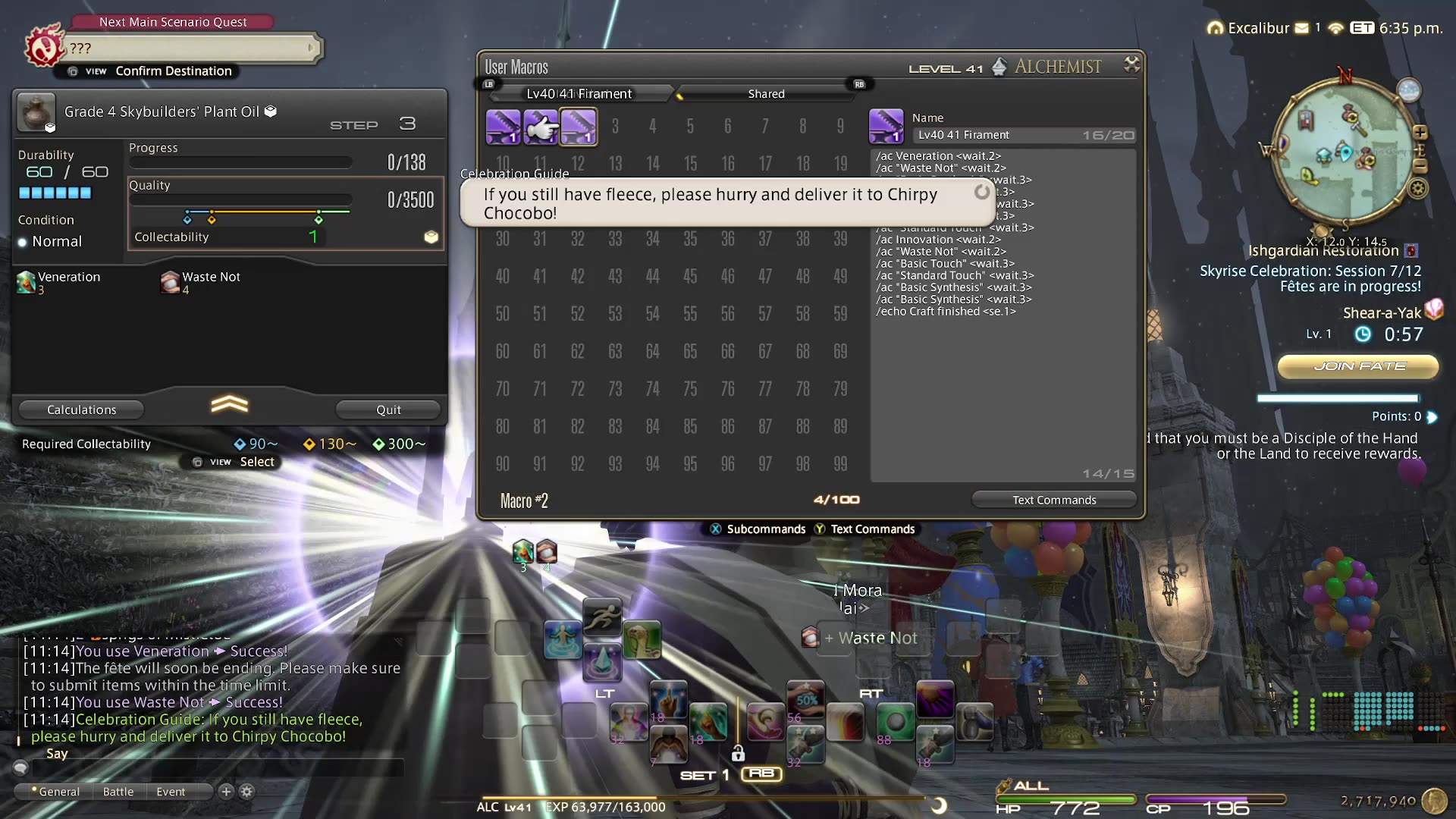
Task: Select the hand-pointer macro in slot 1
Action: pyautogui.click(x=541, y=127)
